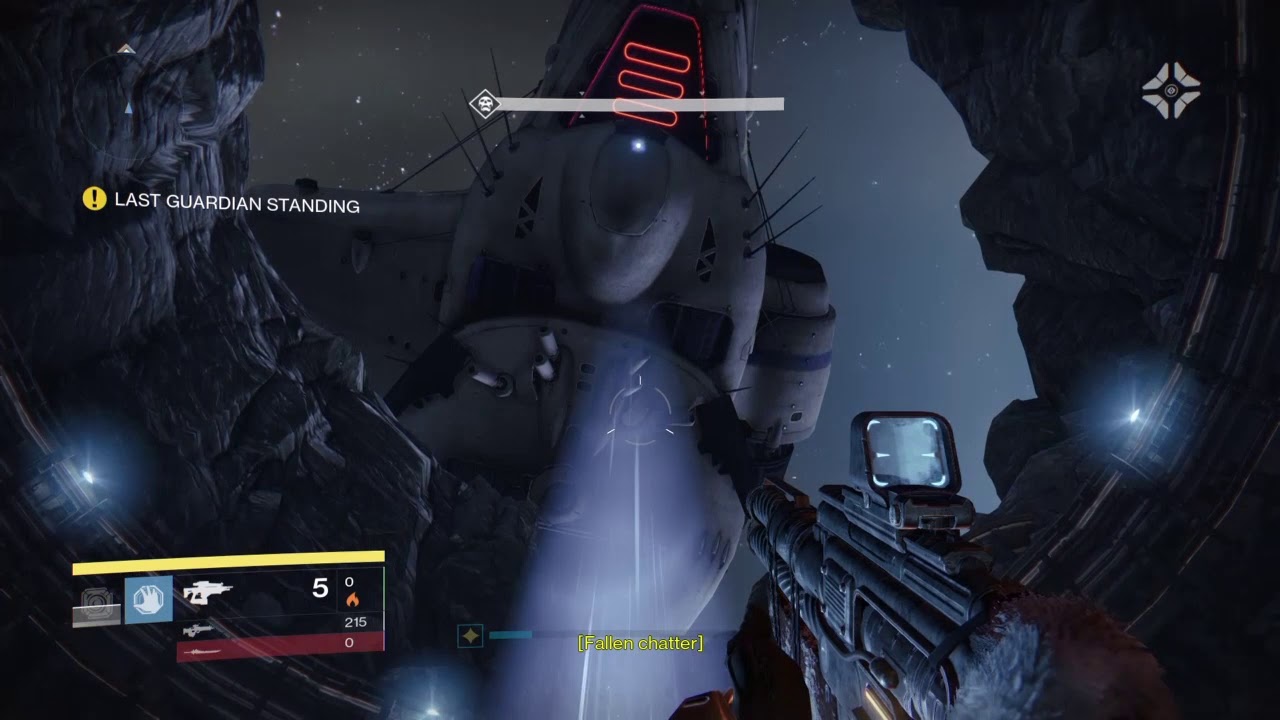Select the charged melee hand ability icon
Viewport: 1280px width, 720px height.
pos(148,600)
